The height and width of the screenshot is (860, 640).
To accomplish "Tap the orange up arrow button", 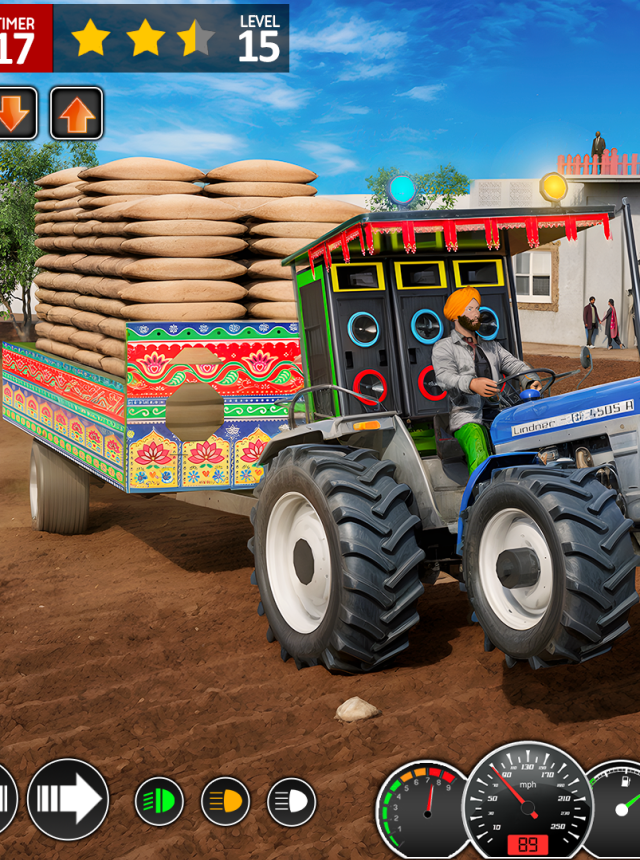I will 76,113.
